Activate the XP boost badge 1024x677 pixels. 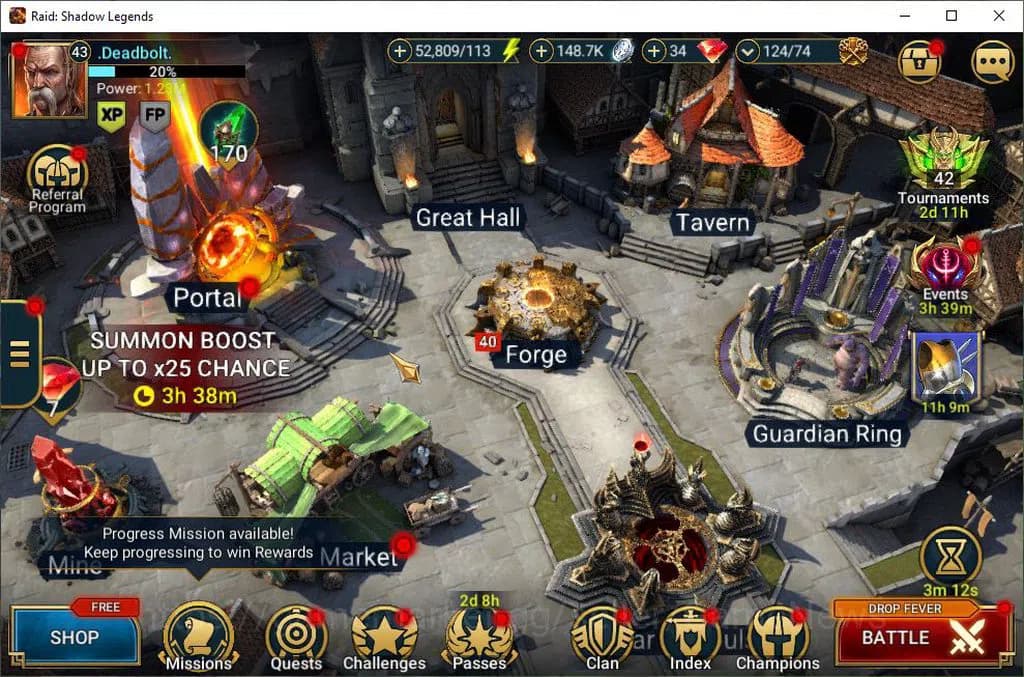[111, 116]
